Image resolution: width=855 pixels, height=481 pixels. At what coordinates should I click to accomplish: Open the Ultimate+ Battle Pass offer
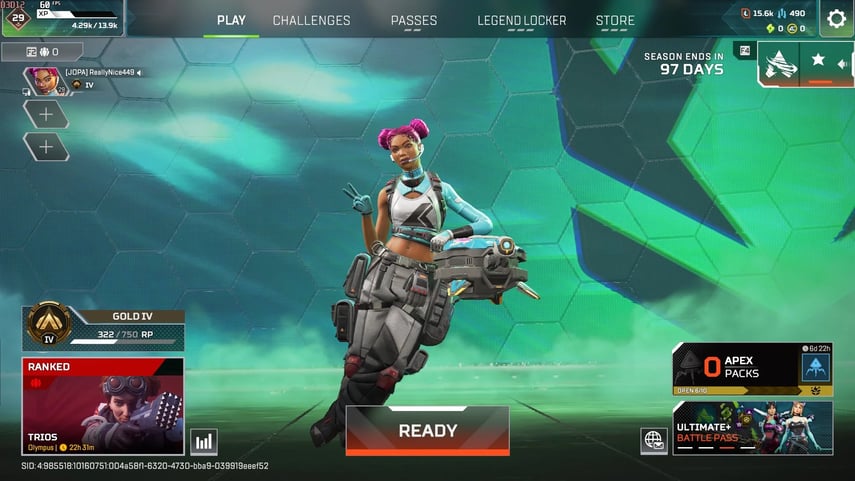(x=752, y=428)
